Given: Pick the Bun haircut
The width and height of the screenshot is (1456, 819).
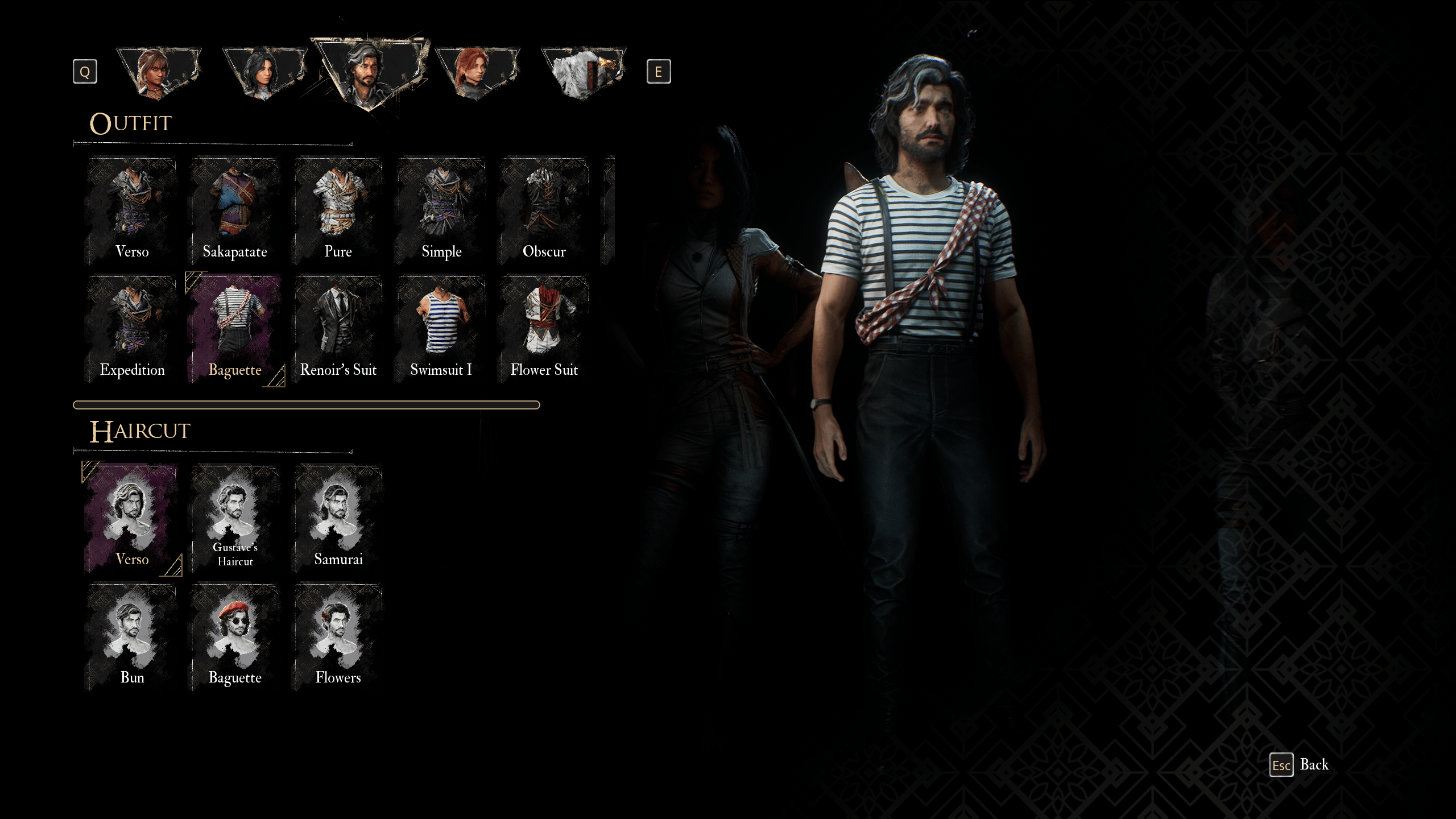Looking at the screenshot, I should (x=132, y=637).
